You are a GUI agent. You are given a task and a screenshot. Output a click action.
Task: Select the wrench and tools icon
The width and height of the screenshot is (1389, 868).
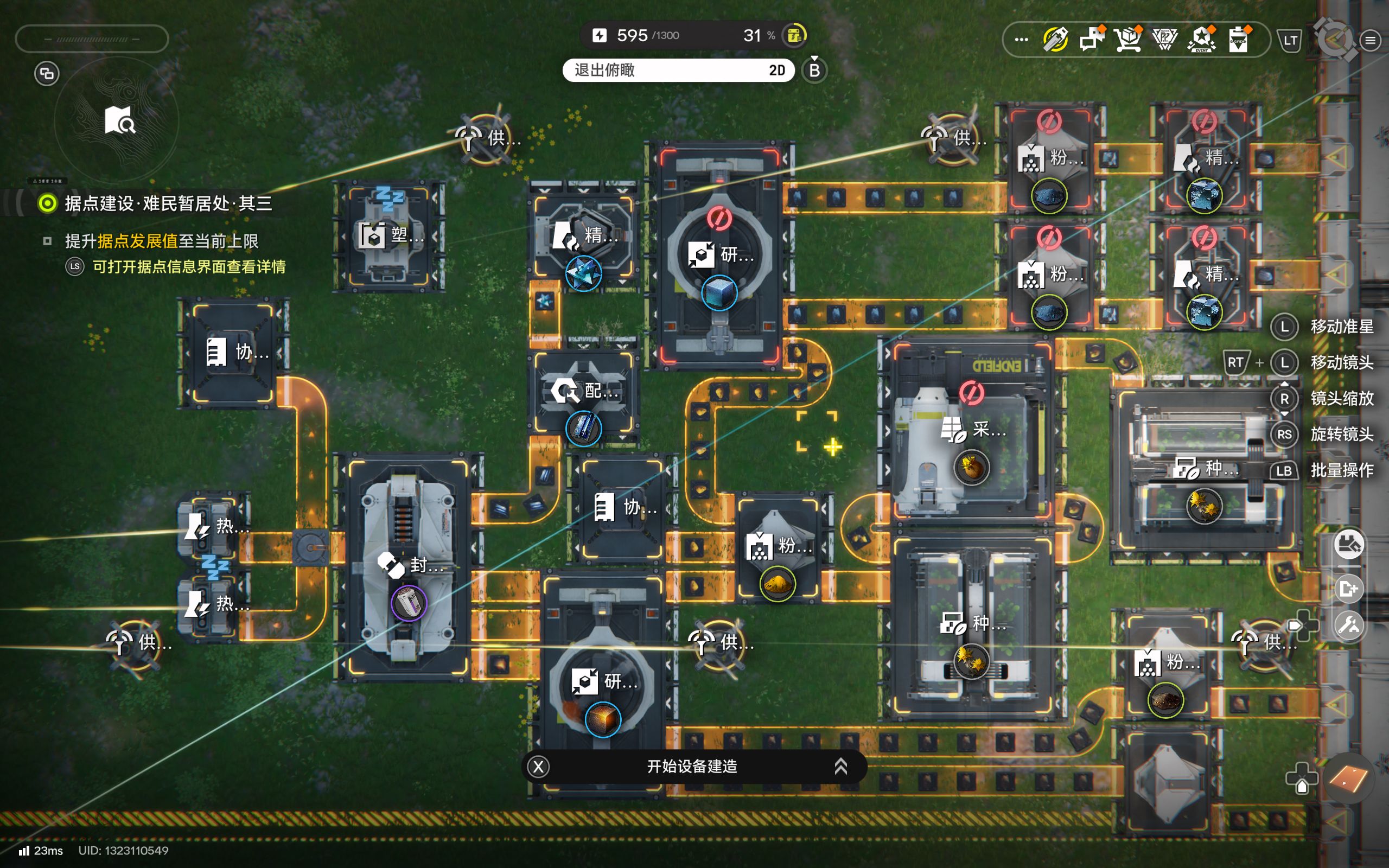[1348, 624]
